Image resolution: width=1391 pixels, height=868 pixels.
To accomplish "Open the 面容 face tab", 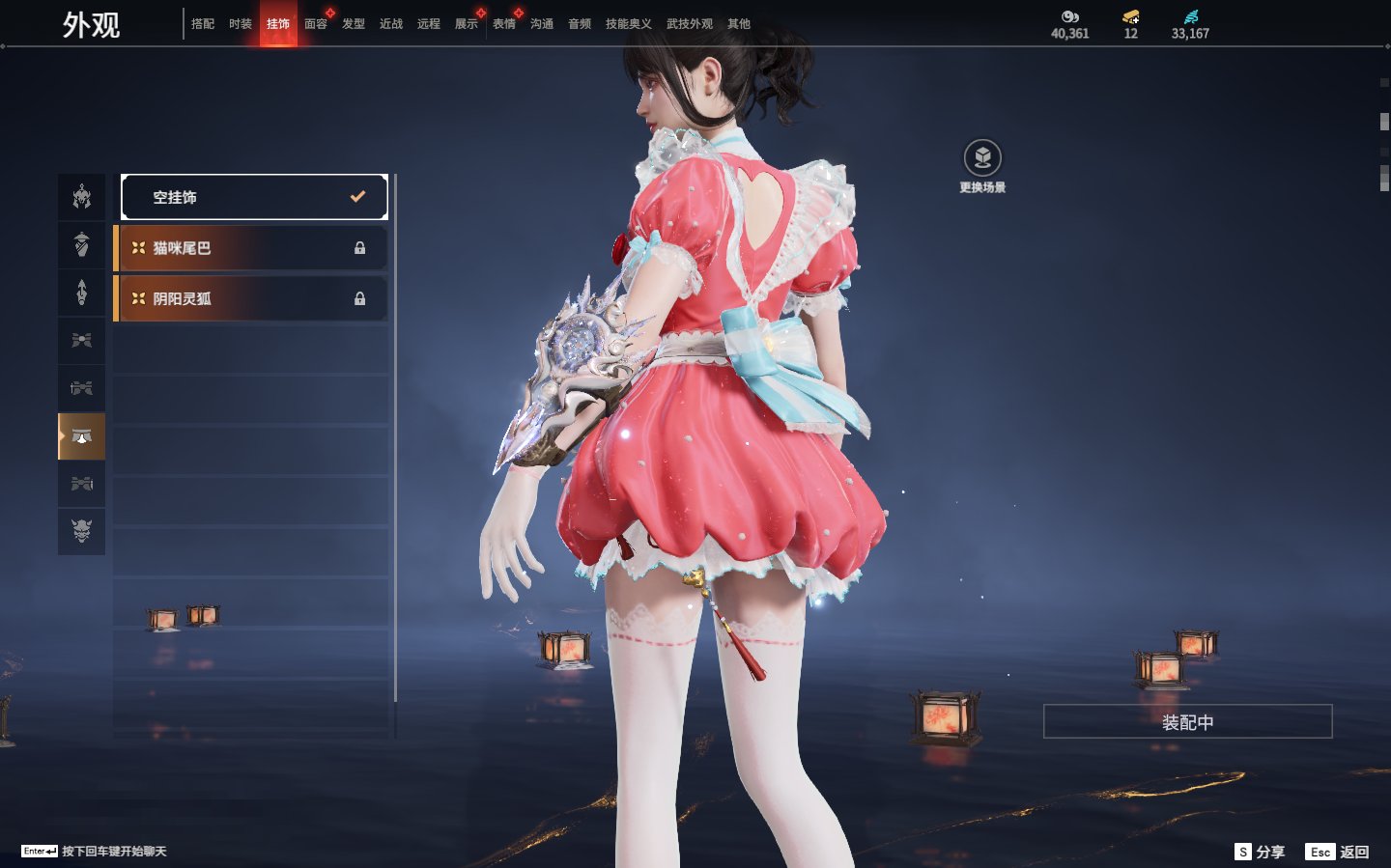I will pyautogui.click(x=316, y=24).
